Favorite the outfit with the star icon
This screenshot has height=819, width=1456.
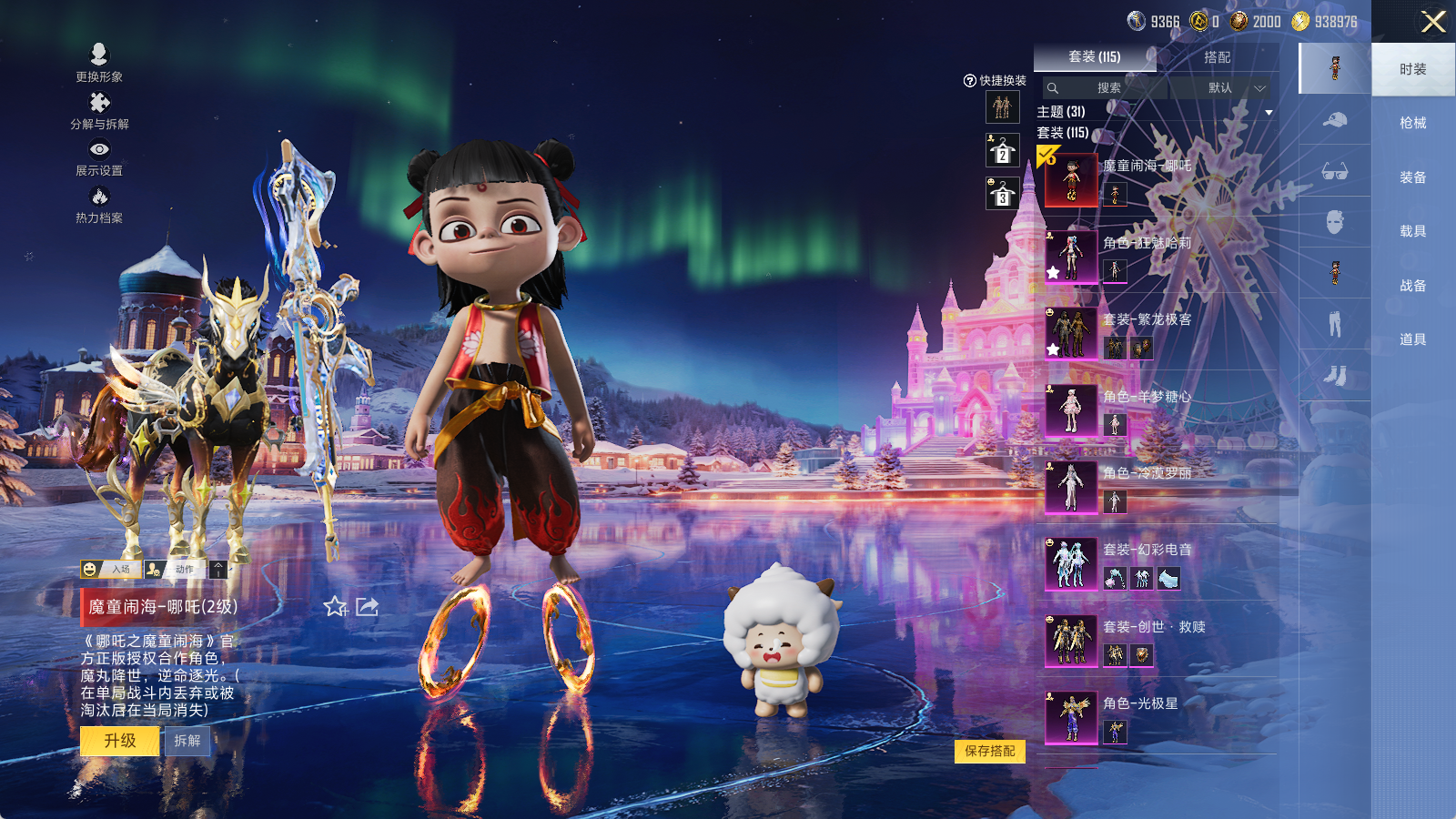coord(335,607)
